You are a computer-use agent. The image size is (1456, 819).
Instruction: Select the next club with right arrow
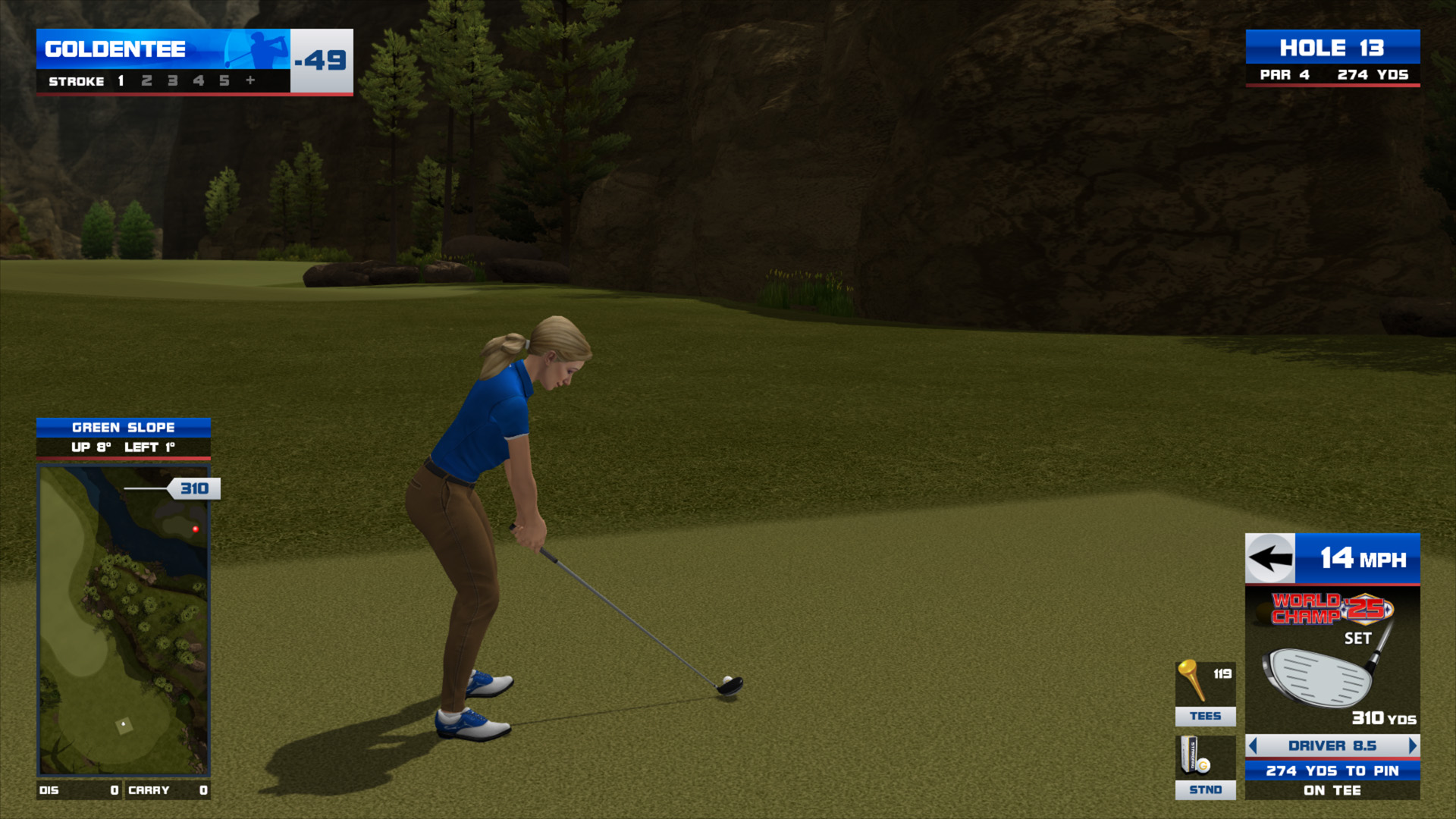point(1412,746)
